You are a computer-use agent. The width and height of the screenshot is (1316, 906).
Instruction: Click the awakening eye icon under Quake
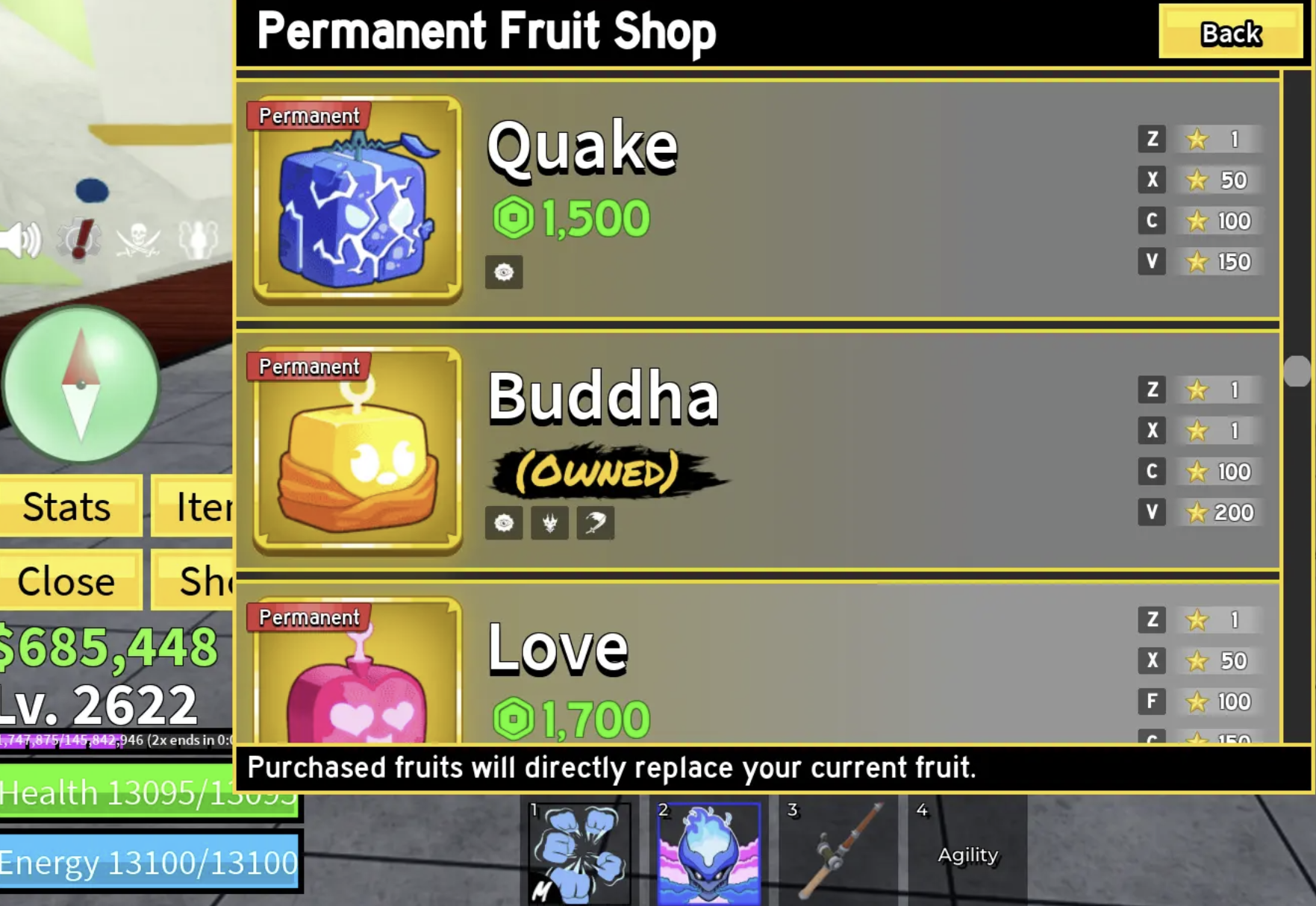click(x=505, y=272)
